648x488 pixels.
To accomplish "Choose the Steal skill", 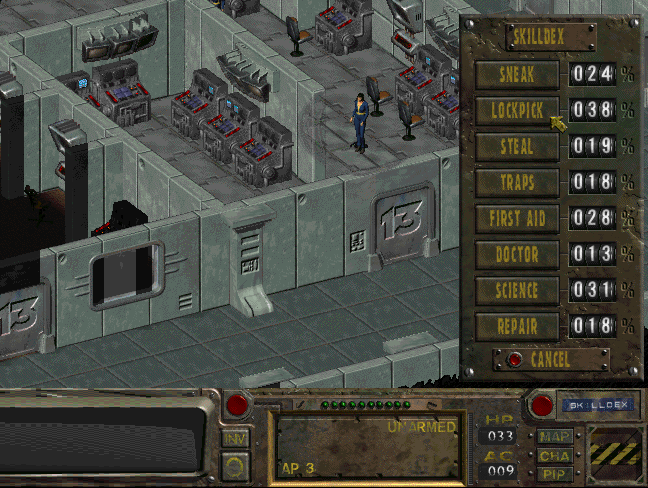I will tap(517, 146).
